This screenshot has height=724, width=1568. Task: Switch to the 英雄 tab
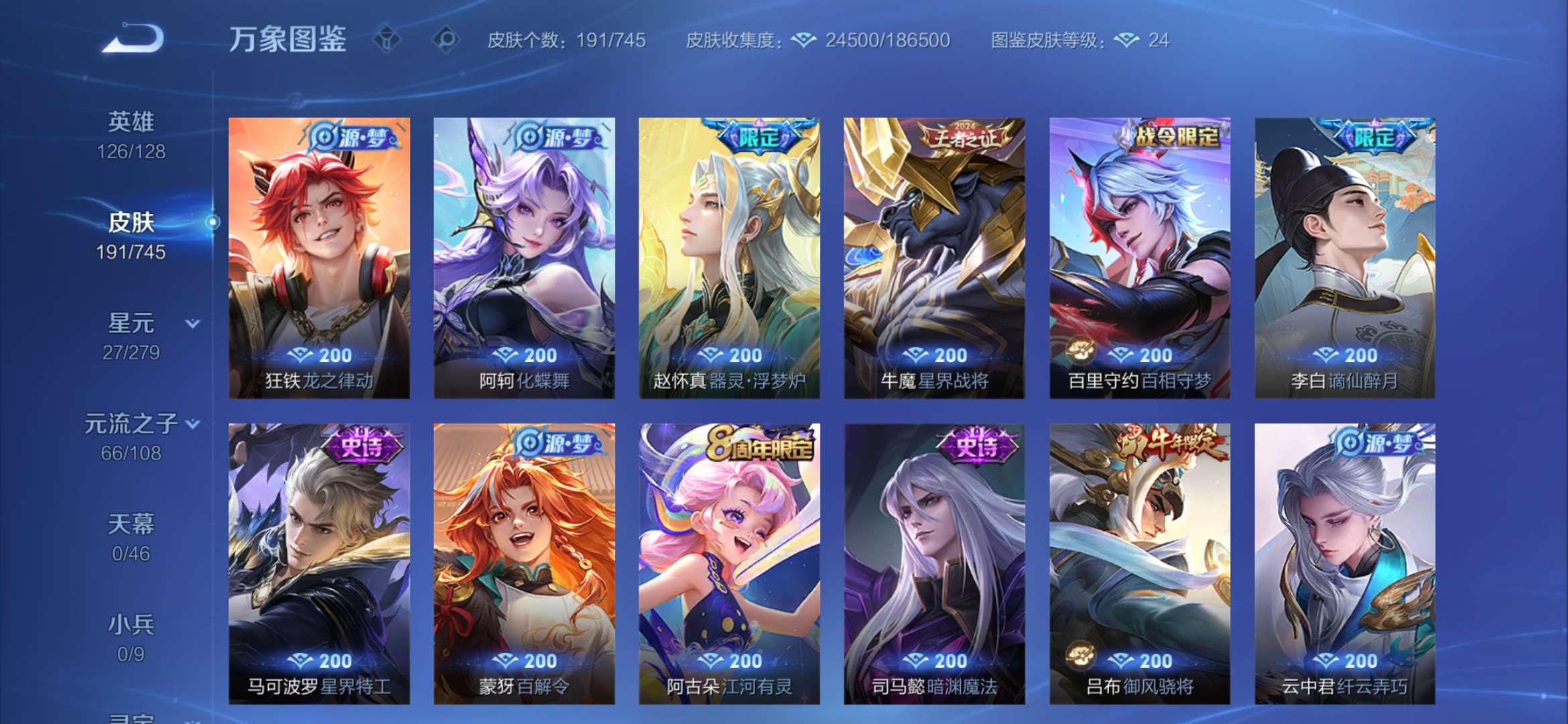tap(132, 121)
